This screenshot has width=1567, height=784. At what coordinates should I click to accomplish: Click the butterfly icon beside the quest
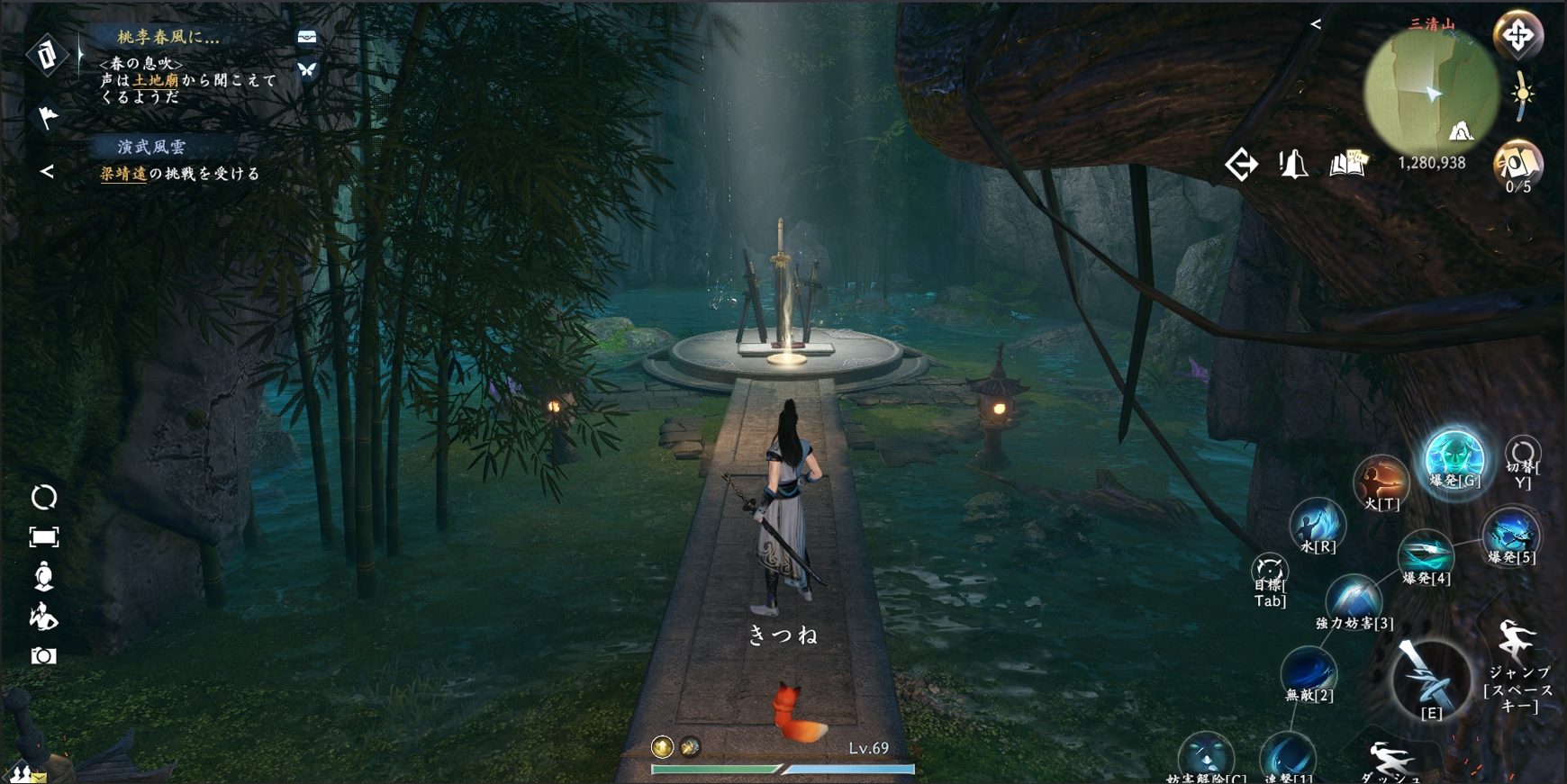[307, 69]
